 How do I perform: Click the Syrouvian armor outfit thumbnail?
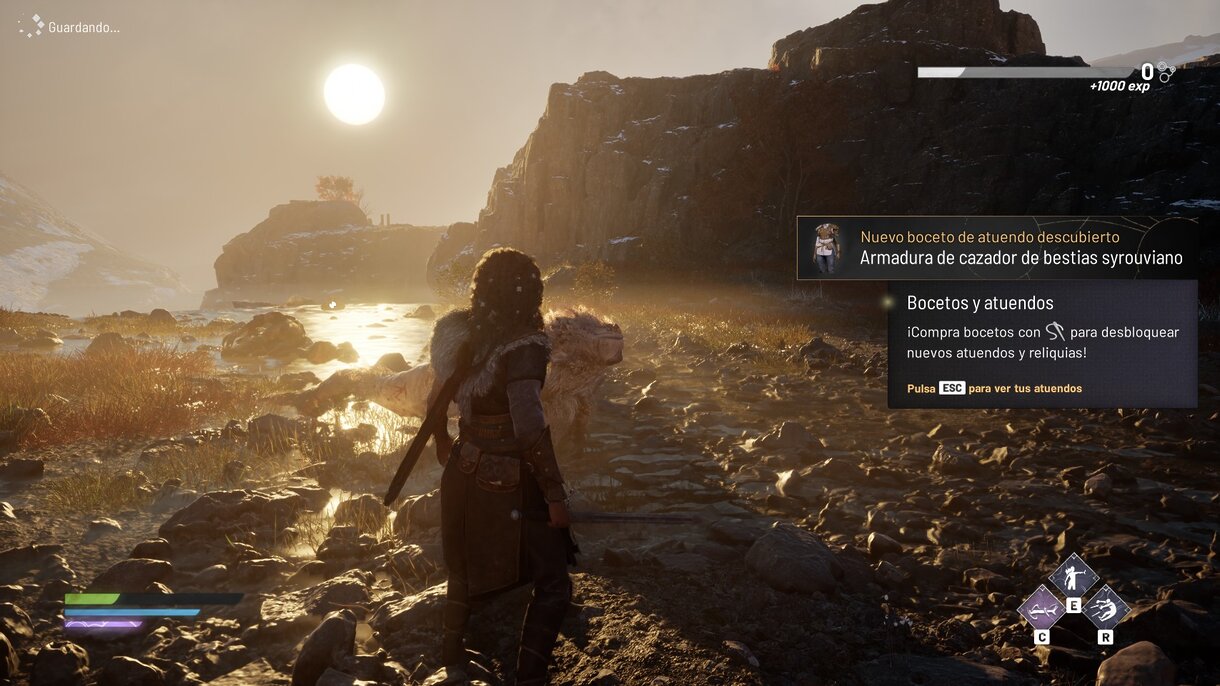(826, 248)
